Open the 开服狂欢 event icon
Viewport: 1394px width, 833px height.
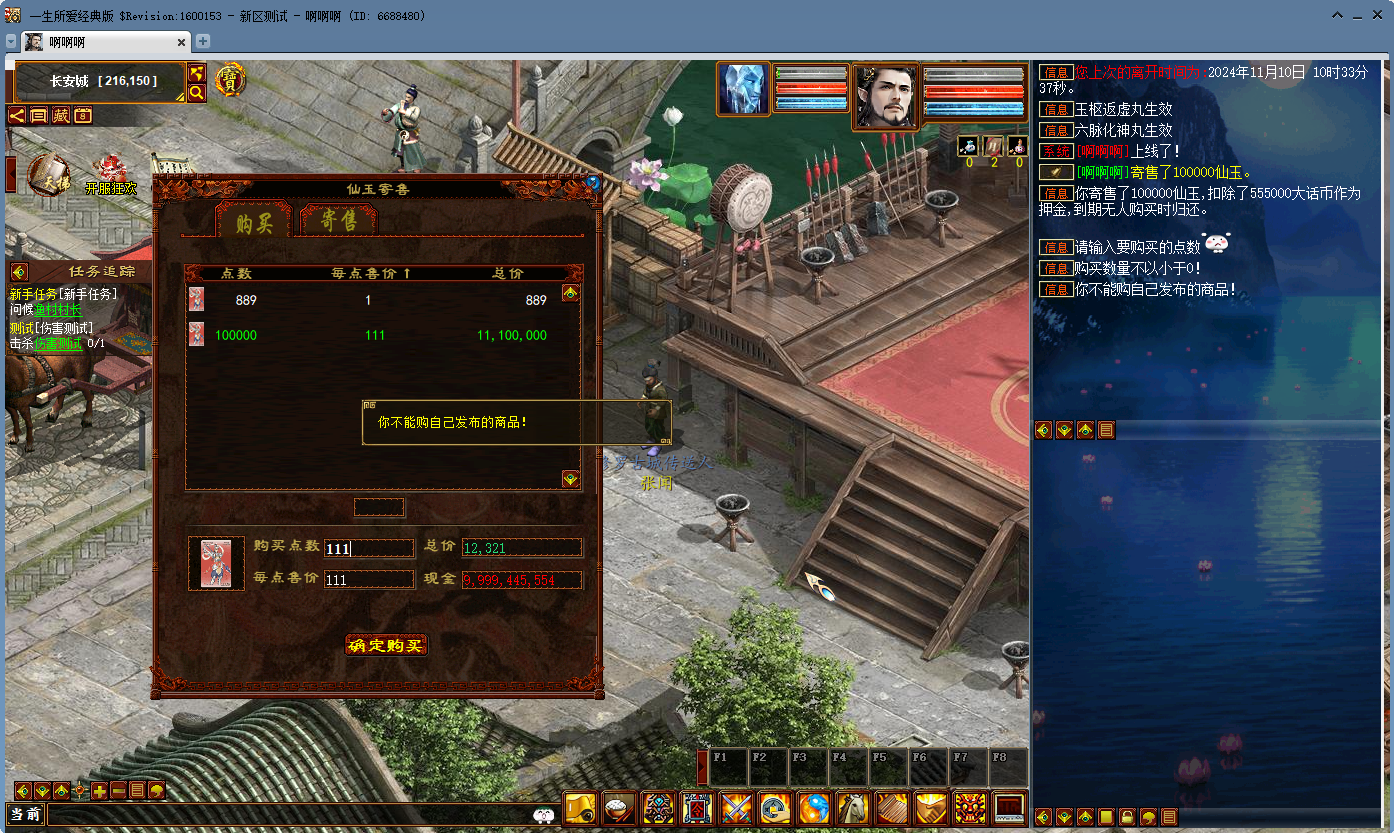click(110, 177)
